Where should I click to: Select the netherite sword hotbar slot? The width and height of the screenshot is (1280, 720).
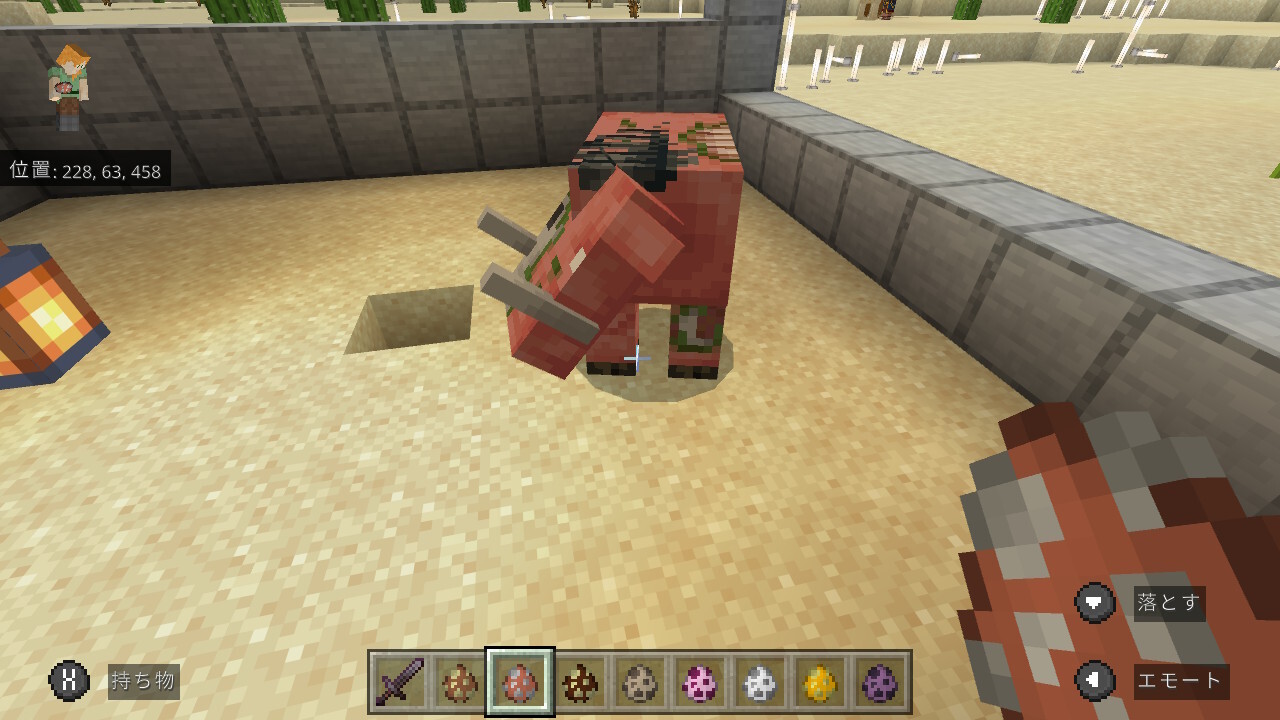(x=400, y=682)
